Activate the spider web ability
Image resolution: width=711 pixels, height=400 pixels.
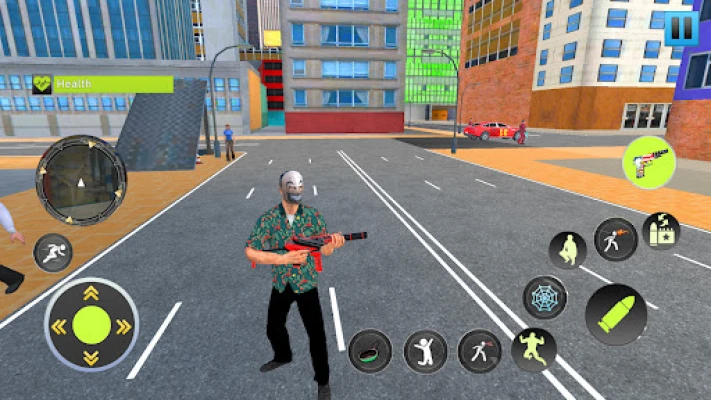point(544,297)
